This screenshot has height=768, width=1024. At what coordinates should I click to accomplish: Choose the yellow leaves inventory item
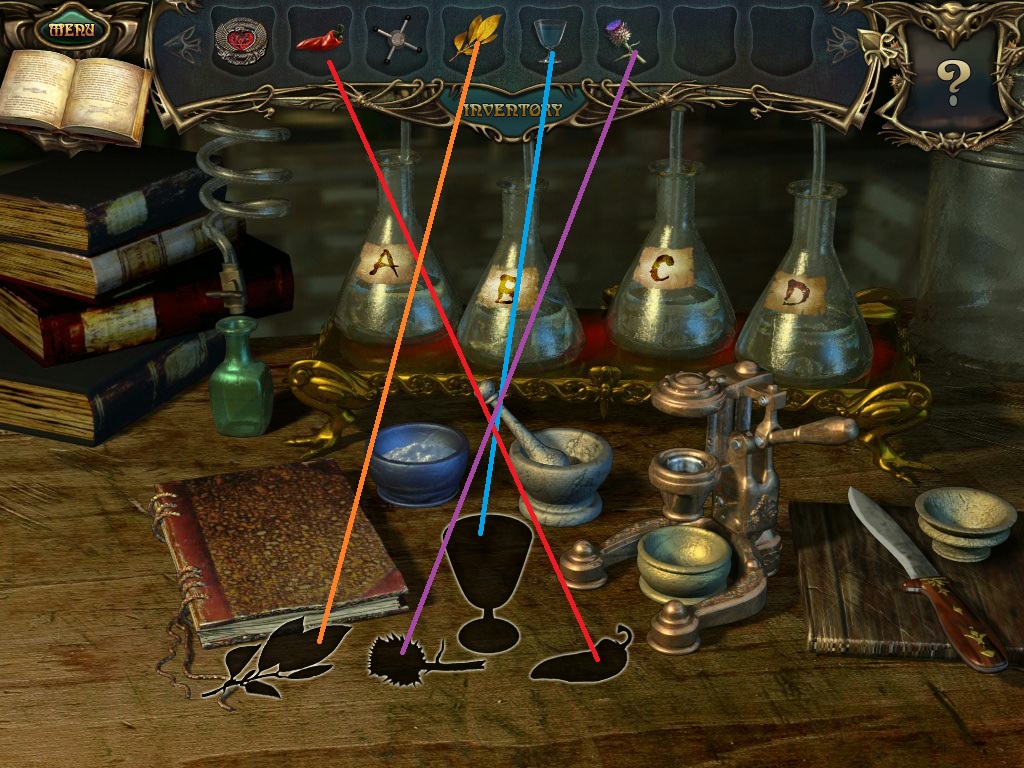click(x=473, y=38)
